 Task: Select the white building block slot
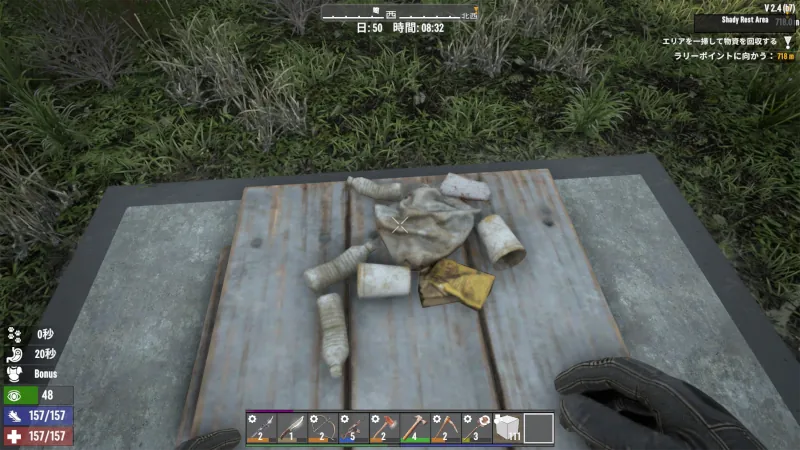(x=508, y=427)
